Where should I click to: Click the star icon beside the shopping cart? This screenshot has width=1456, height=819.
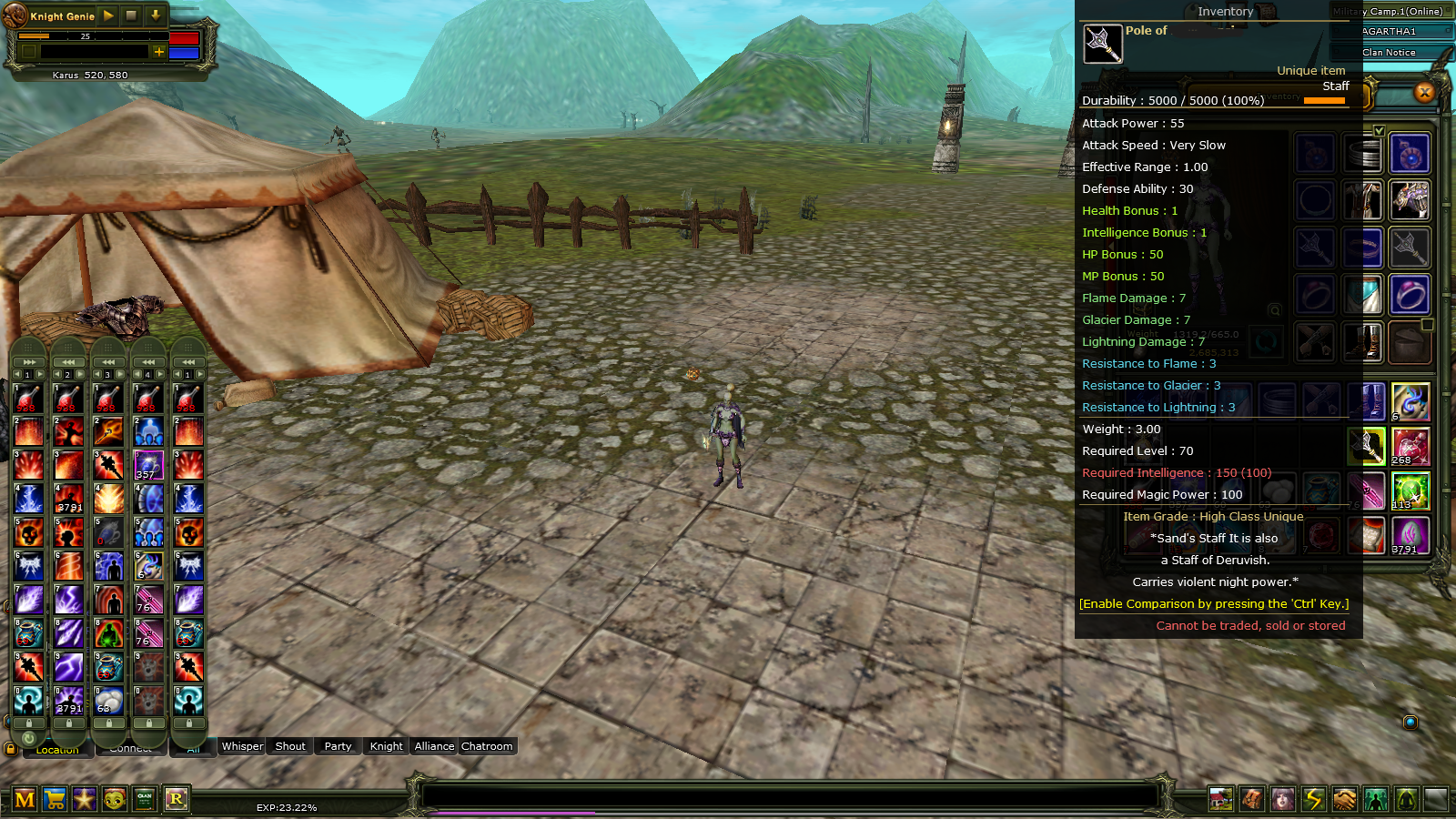click(x=84, y=798)
